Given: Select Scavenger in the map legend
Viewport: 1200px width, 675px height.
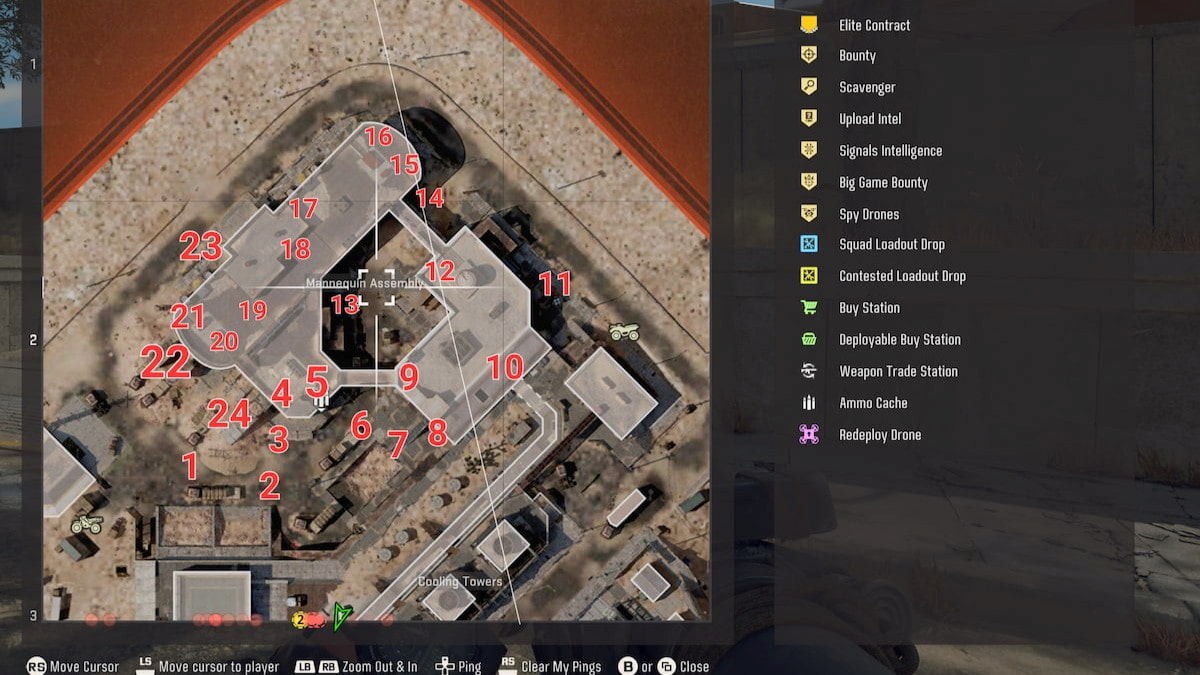Looking at the screenshot, I should 867,87.
